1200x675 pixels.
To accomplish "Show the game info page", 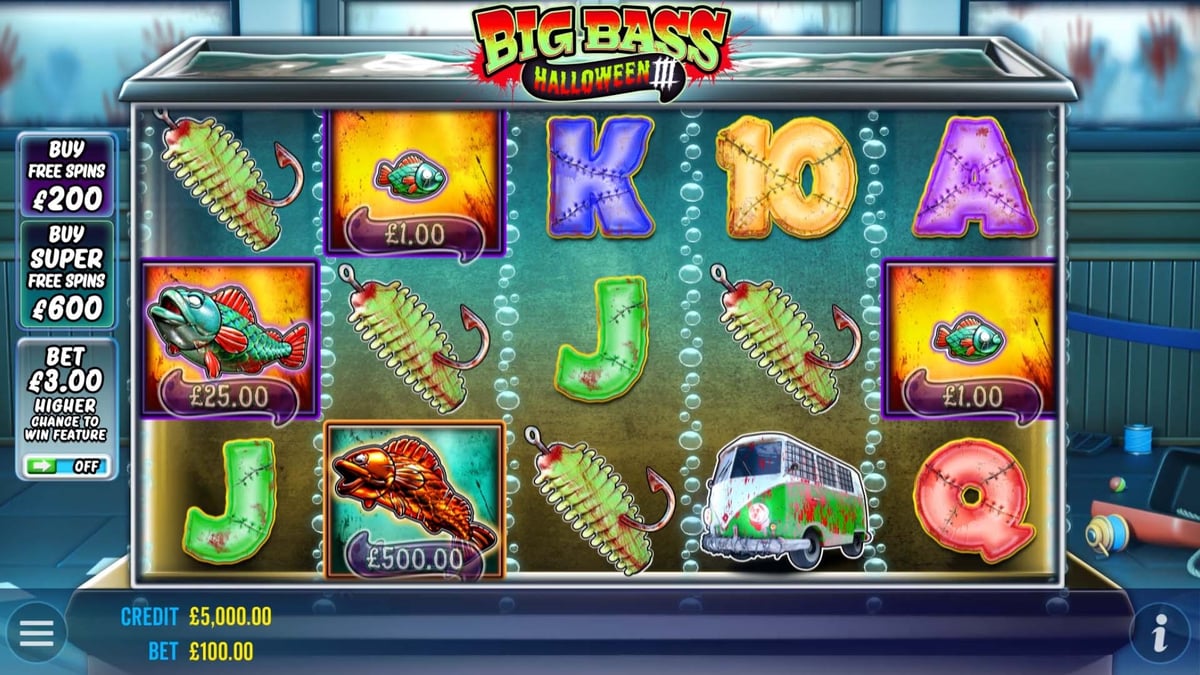I will (1160, 632).
